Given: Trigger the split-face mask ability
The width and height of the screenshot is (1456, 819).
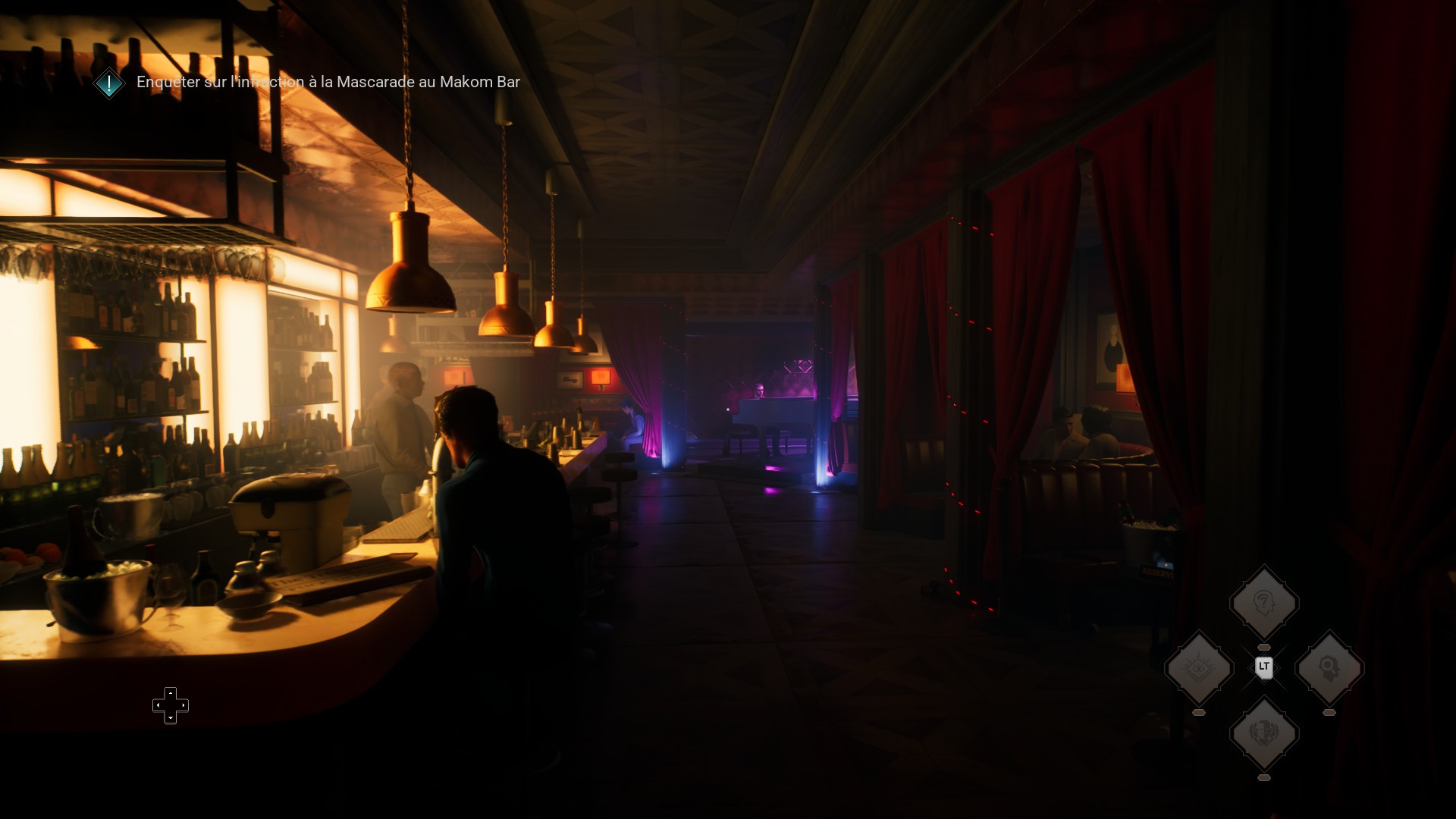Looking at the screenshot, I should (x=1263, y=733).
